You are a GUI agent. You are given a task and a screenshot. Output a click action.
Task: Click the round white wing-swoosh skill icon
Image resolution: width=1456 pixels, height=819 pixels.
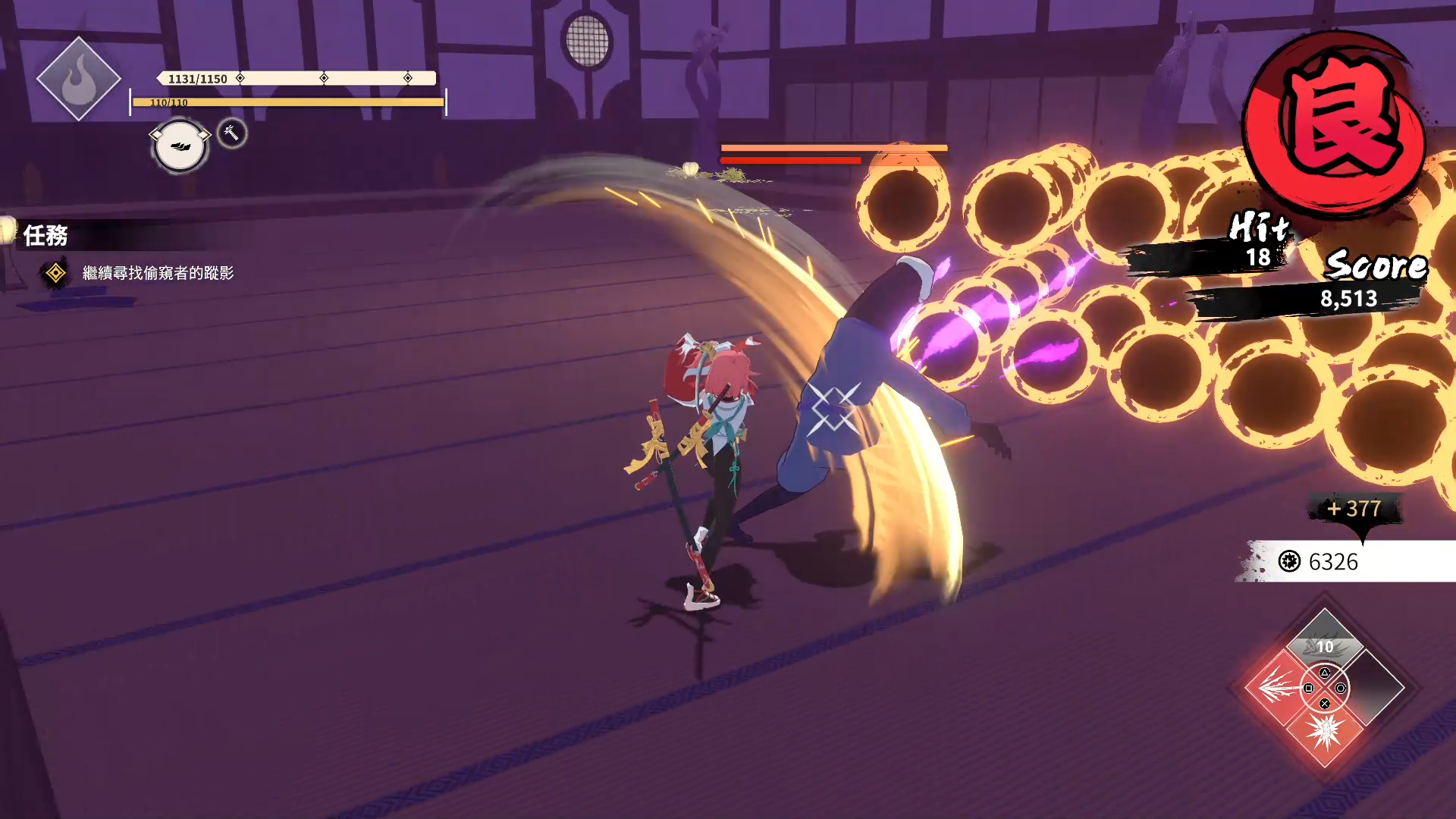[180, 146]
